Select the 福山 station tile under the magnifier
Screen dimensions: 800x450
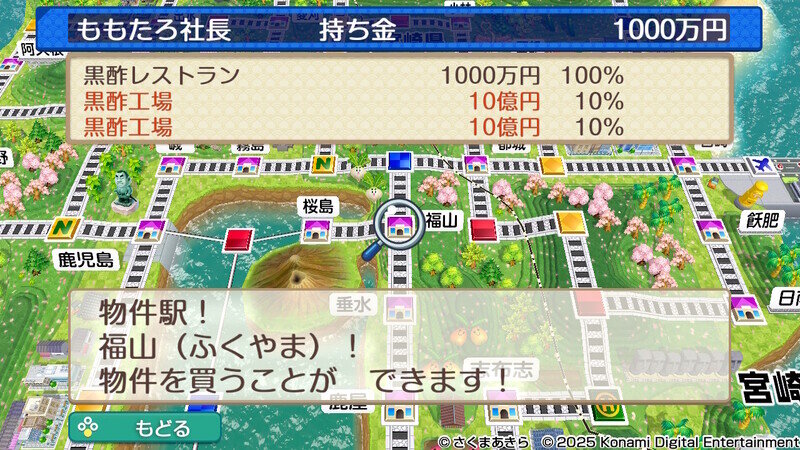(x=400, y=224)
